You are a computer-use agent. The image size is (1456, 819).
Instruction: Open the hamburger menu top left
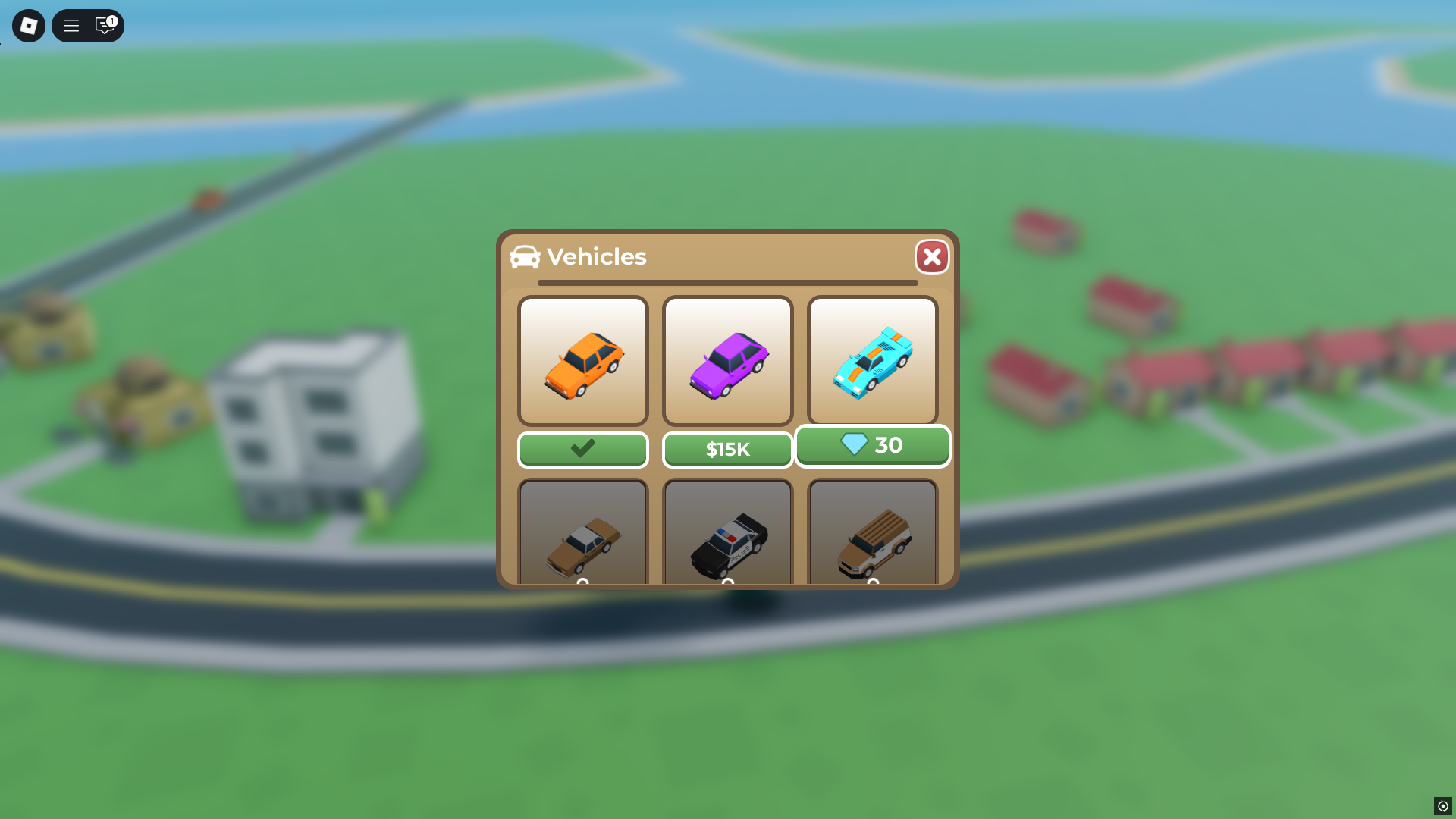[71, 25]
